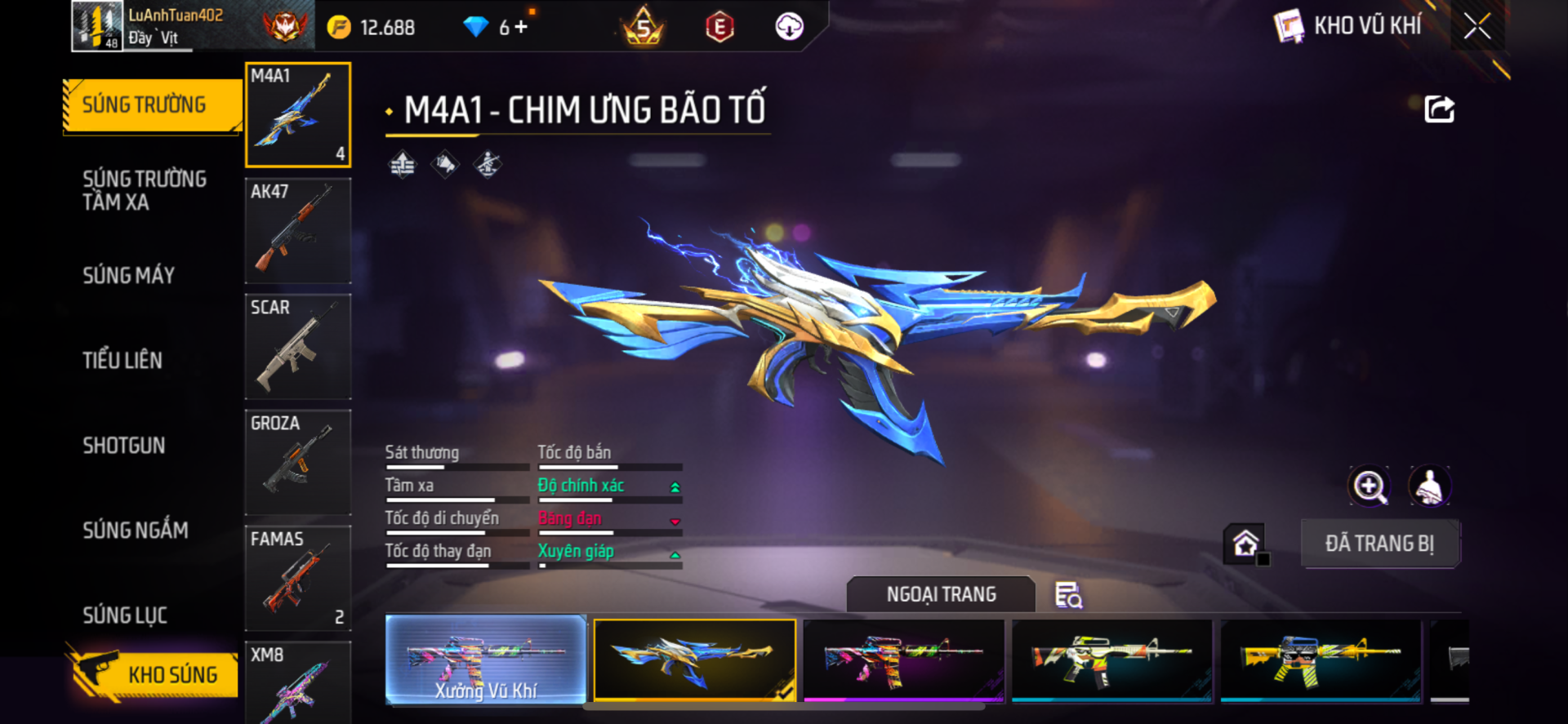Switch to the Shotgun category

(x=124, y=446)
